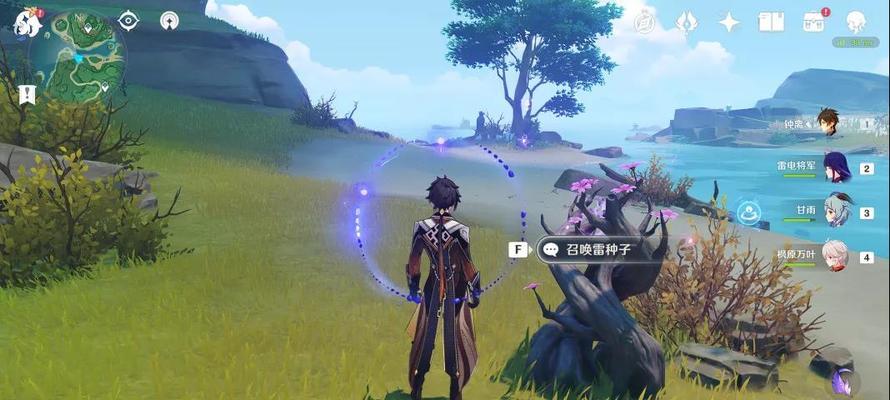Screen dimensions: 890x400
Task: Switch to party member 雷电将军
Action: pyautogui.click(x=836, y=168)
